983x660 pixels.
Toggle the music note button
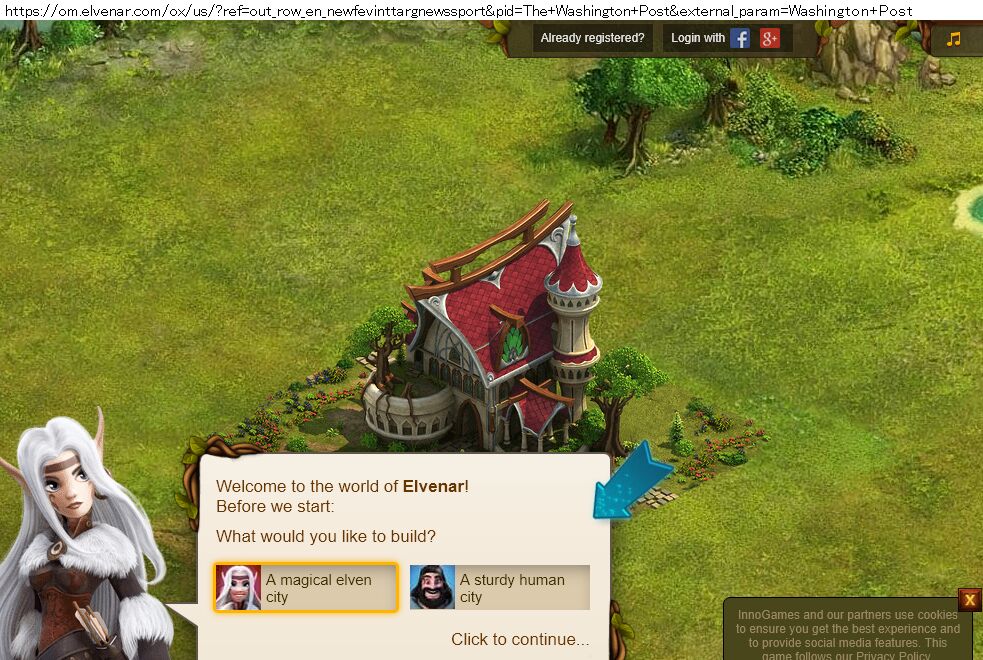coord(954,39)
